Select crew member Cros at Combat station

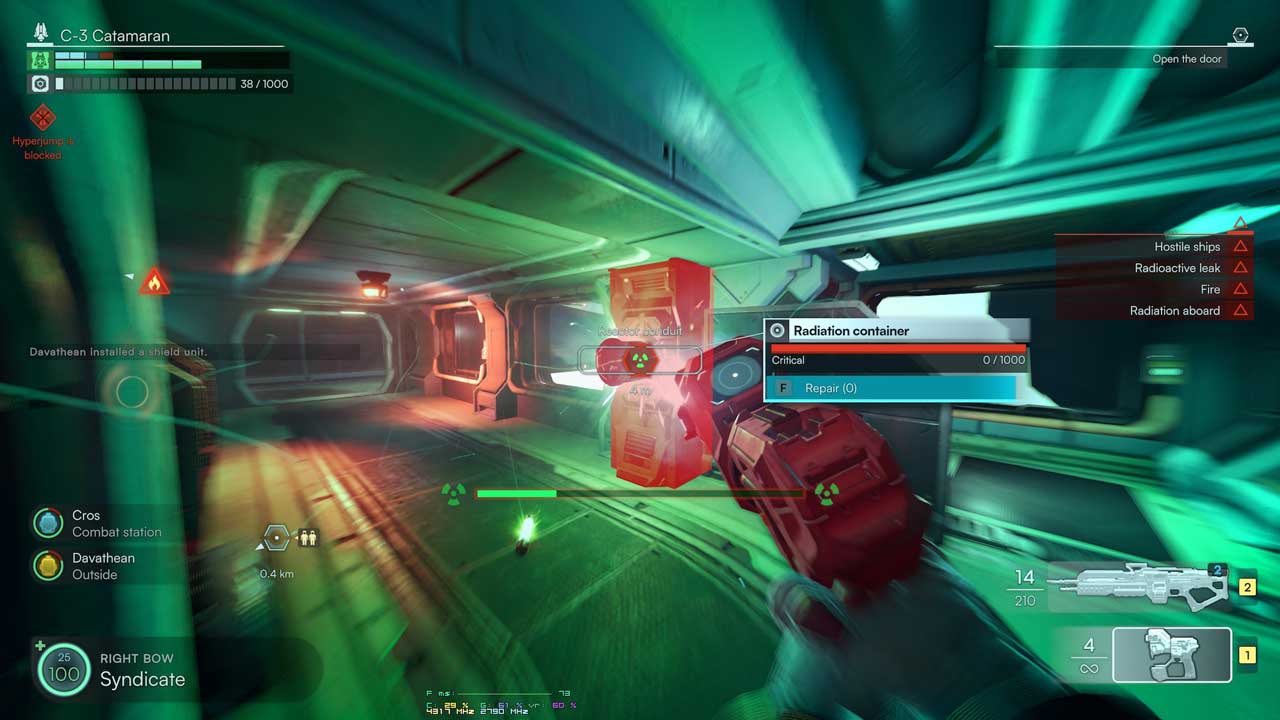tap(98, 523)
